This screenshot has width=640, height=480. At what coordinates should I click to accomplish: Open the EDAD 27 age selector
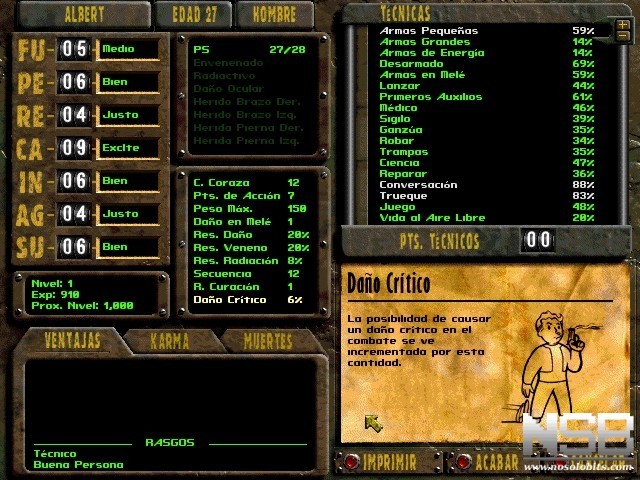point(193,15)
